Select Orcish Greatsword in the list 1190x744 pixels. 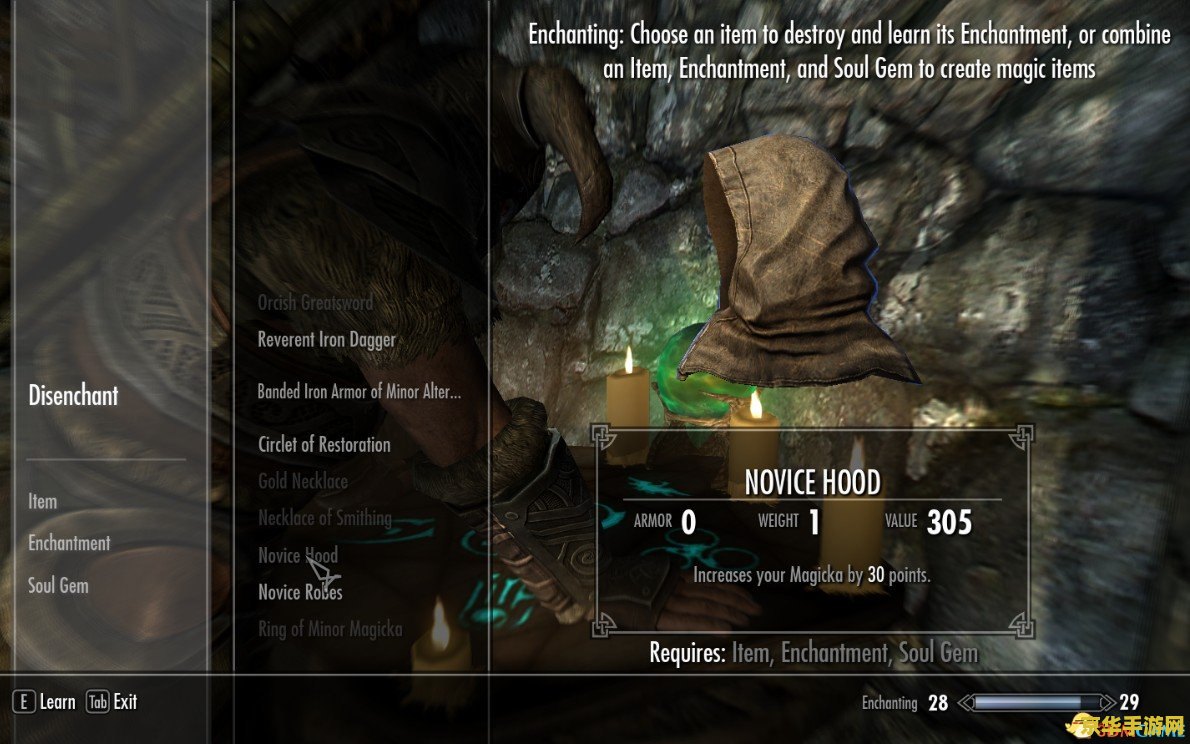pyautogui.click(x=315, y=303)
